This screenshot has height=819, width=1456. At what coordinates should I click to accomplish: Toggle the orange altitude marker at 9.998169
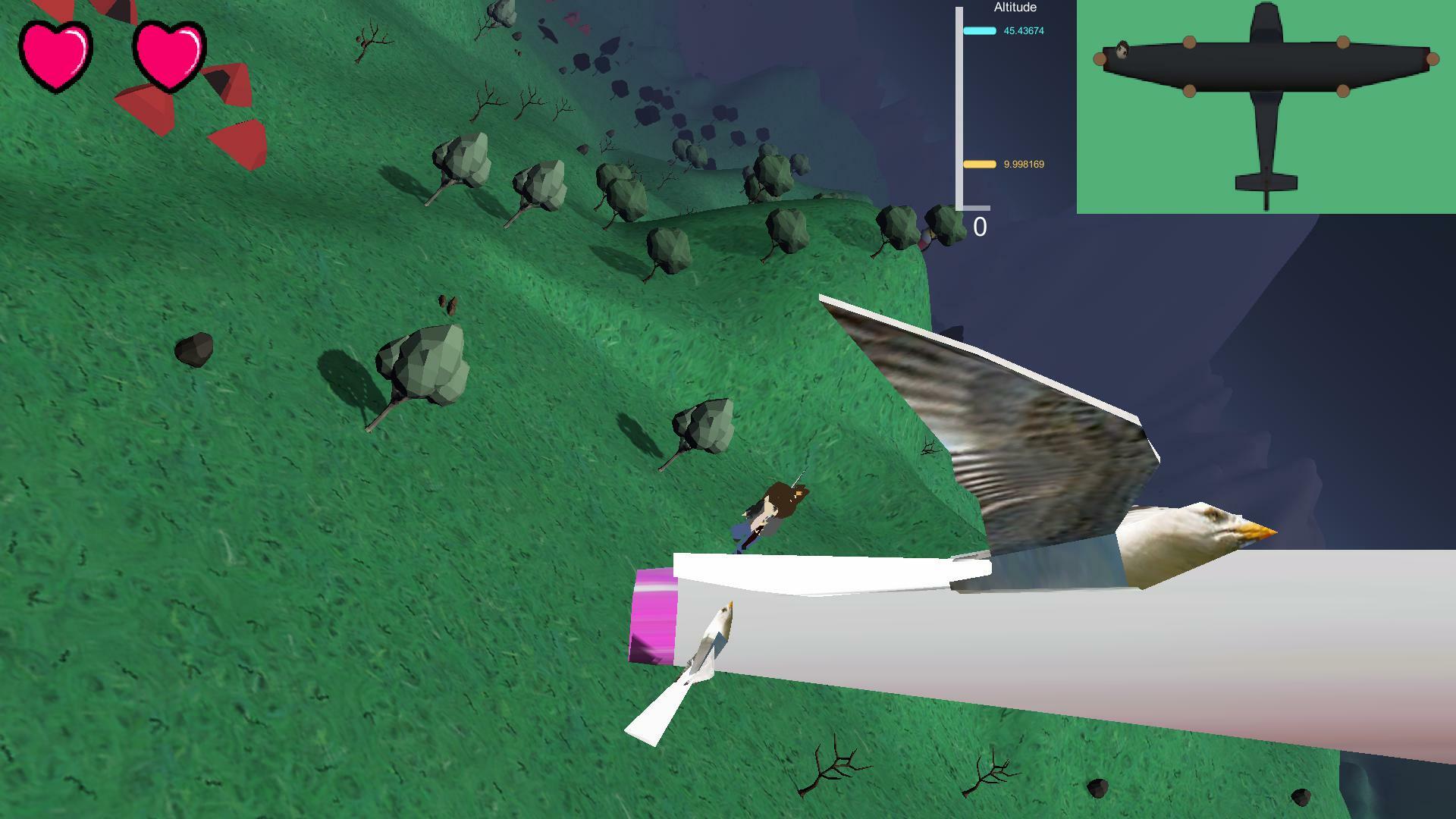coord(978,164)
